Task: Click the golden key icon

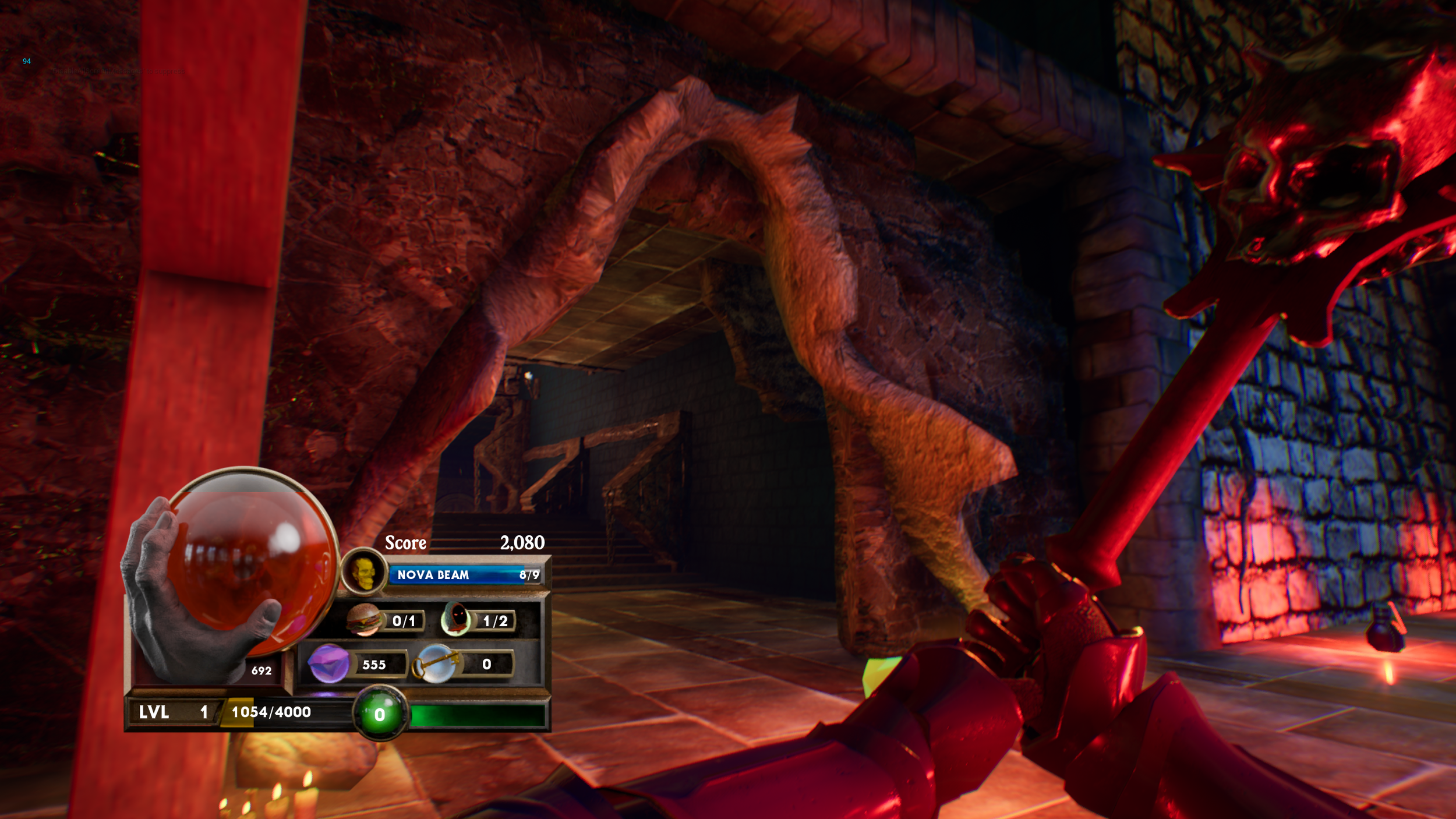Action: pos(434,663)
